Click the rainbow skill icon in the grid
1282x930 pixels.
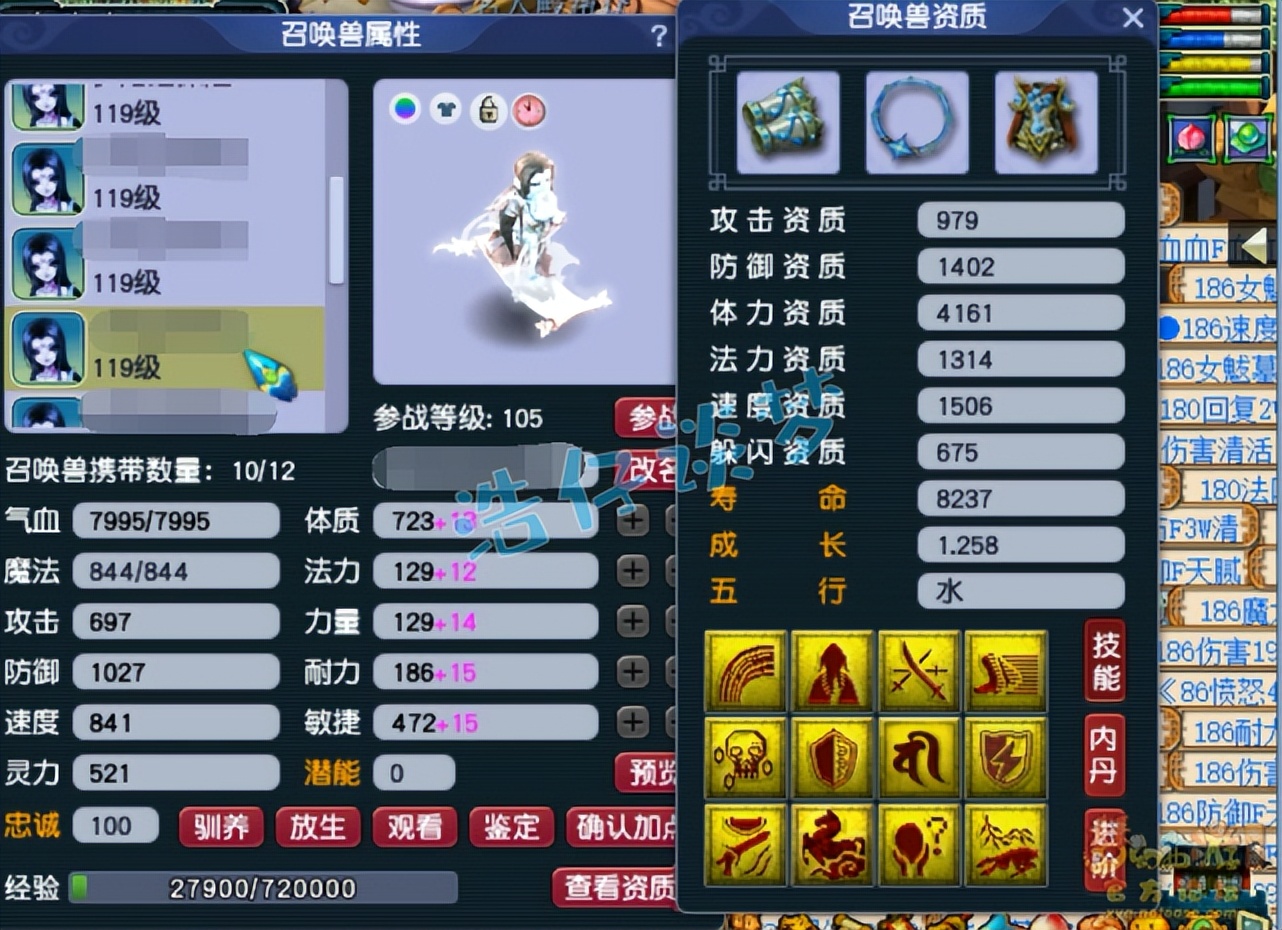745,670
